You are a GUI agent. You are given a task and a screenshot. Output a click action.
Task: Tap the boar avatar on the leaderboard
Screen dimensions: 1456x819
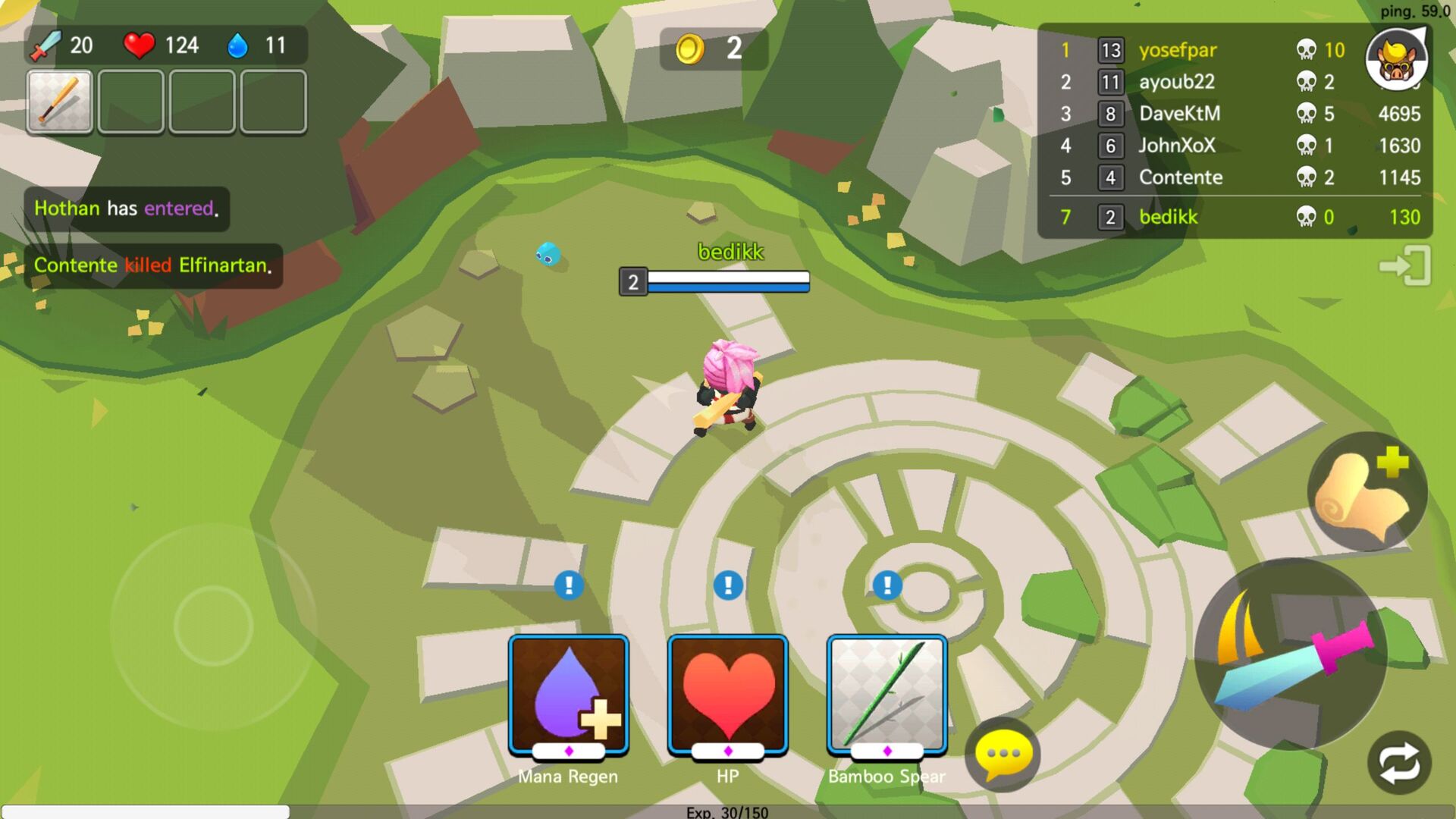coord(1398,61)
